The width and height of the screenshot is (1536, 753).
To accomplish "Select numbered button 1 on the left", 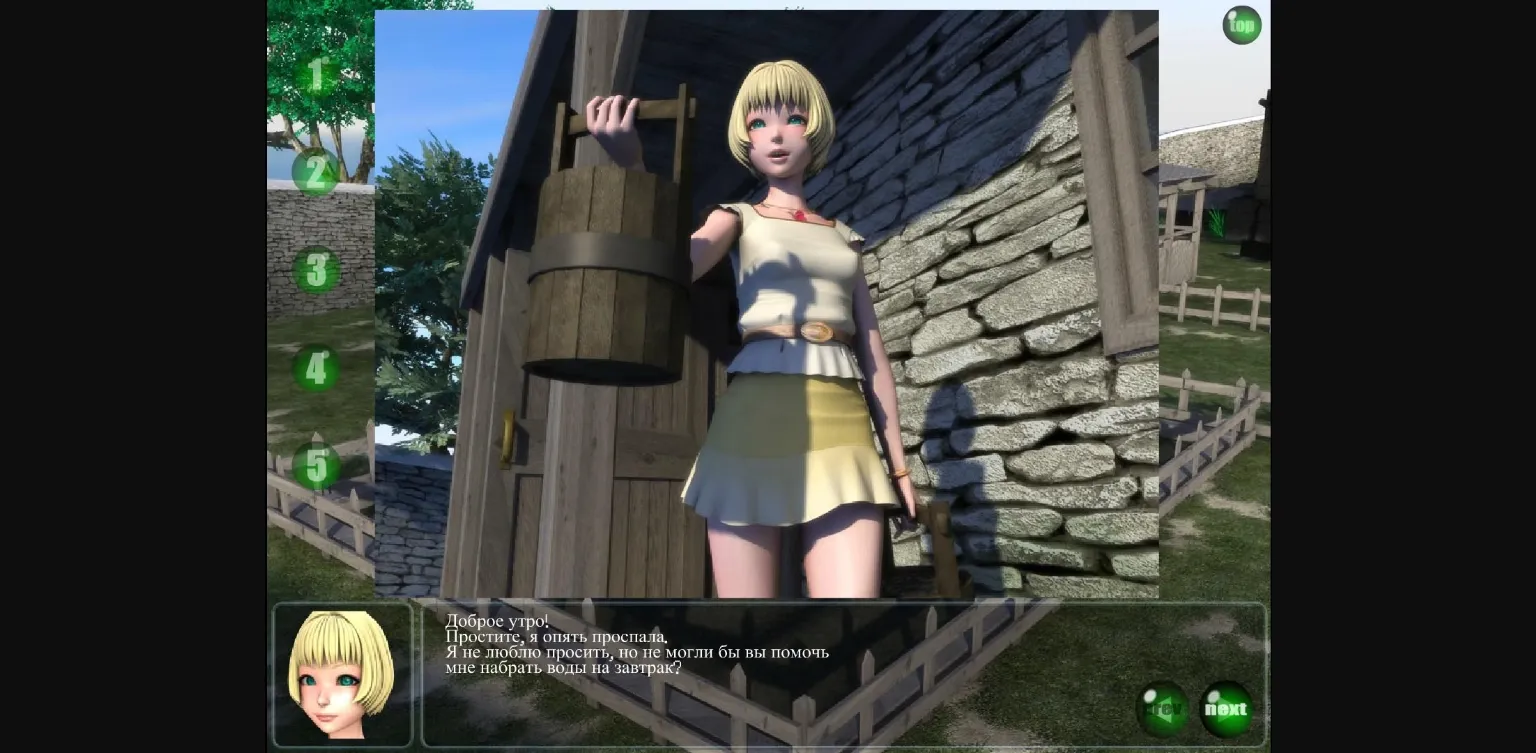I will point(316,74).
